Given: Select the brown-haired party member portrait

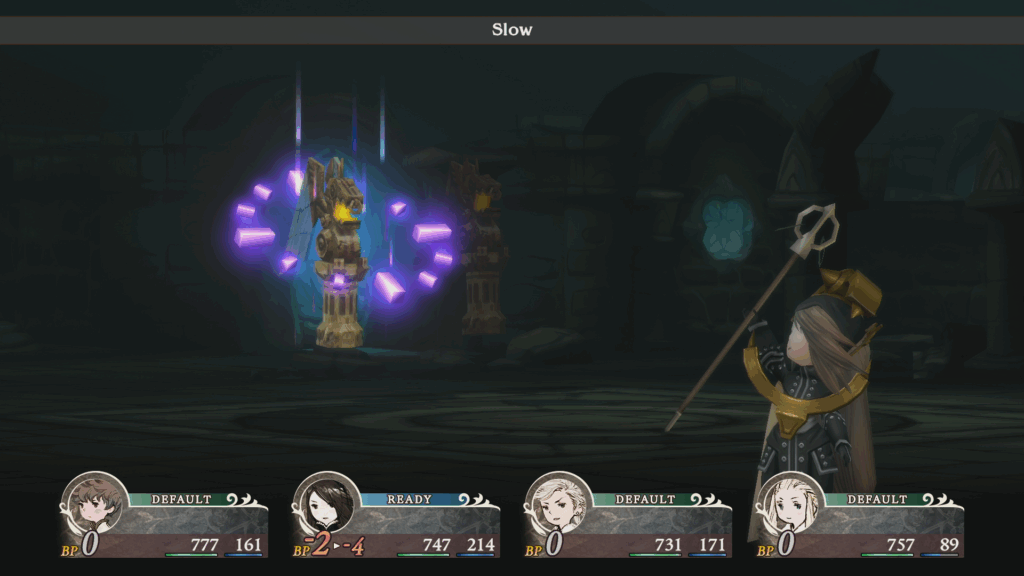Looking at the screenshot, I should click(95, 506).
